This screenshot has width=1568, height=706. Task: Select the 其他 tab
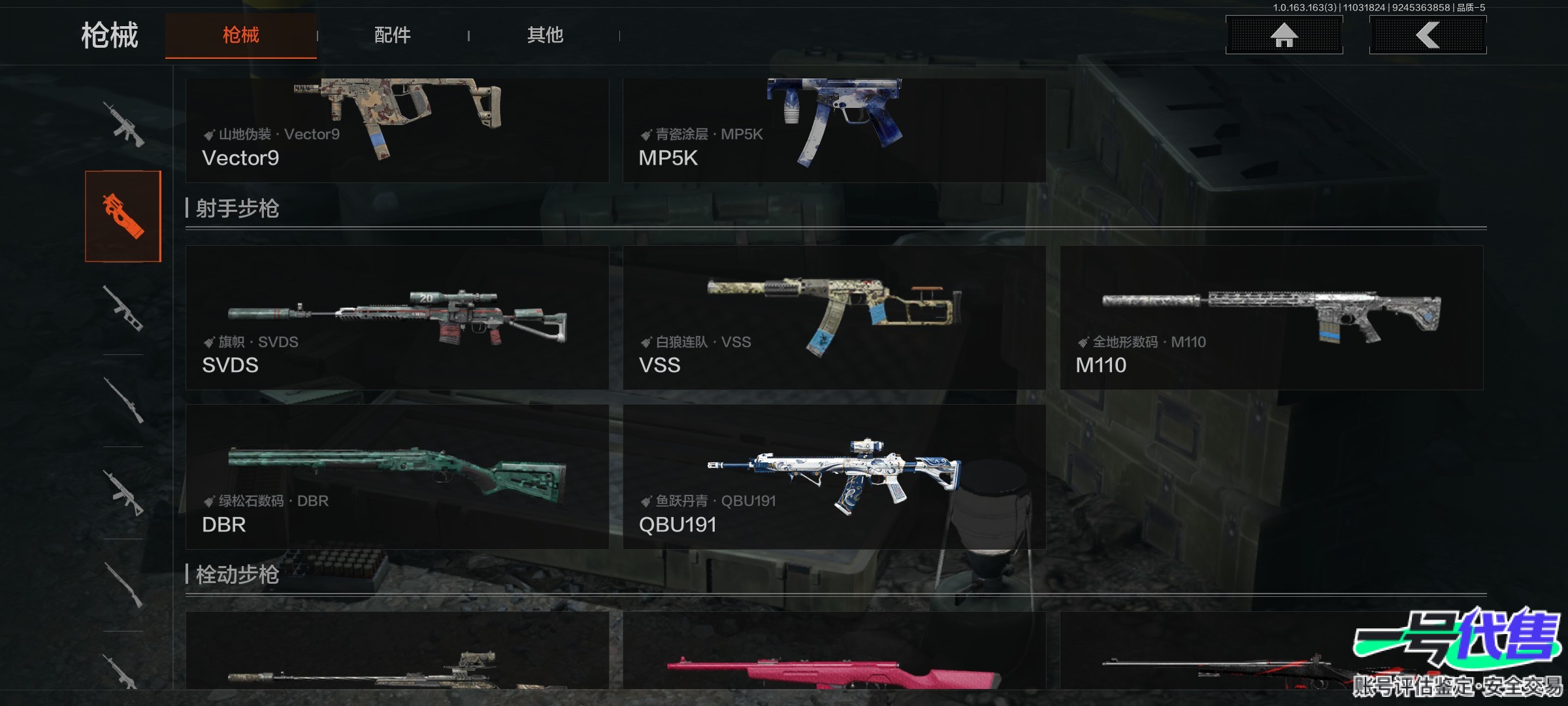[x=545, y=35]
